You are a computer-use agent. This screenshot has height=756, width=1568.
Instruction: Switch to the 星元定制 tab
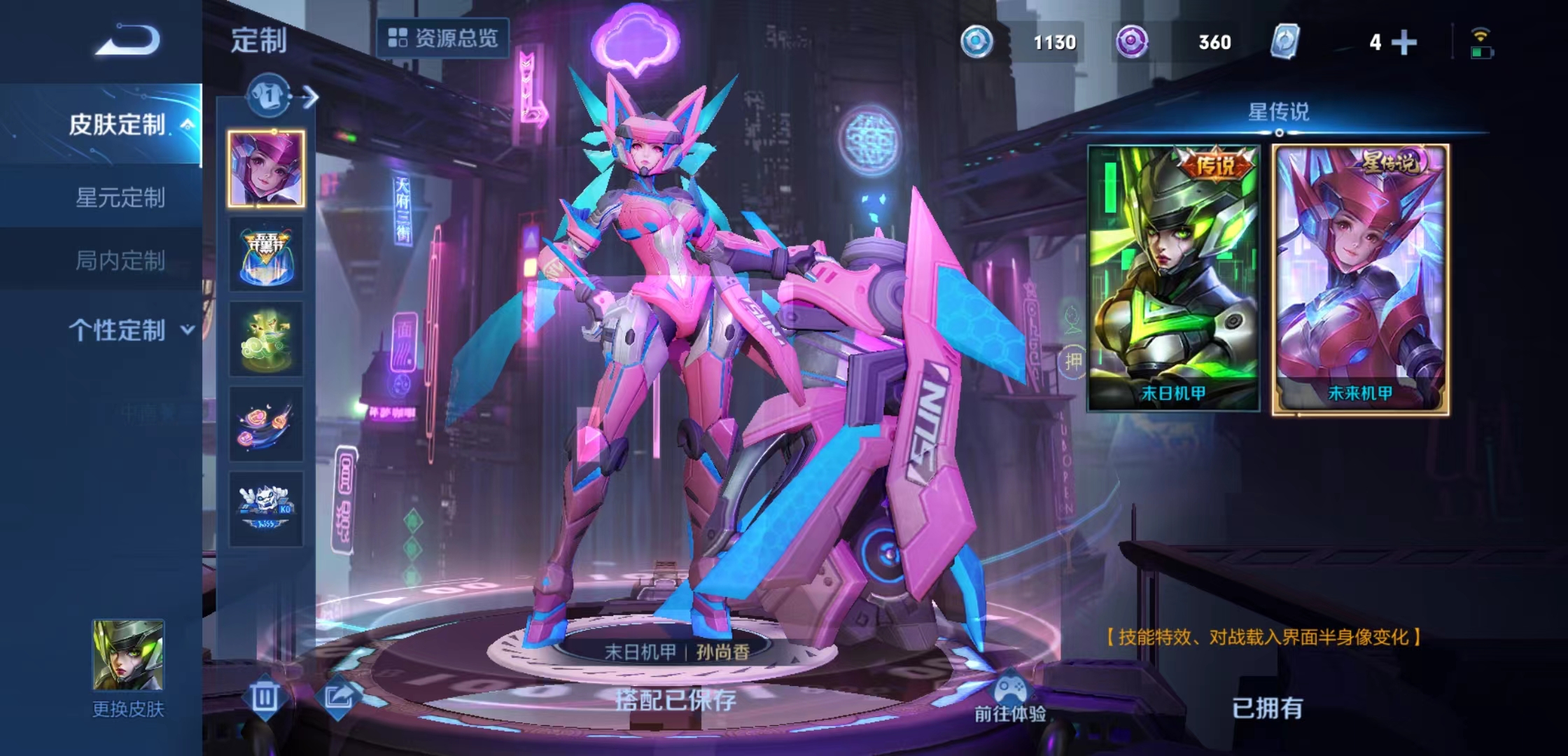click(x=119, y=199)
